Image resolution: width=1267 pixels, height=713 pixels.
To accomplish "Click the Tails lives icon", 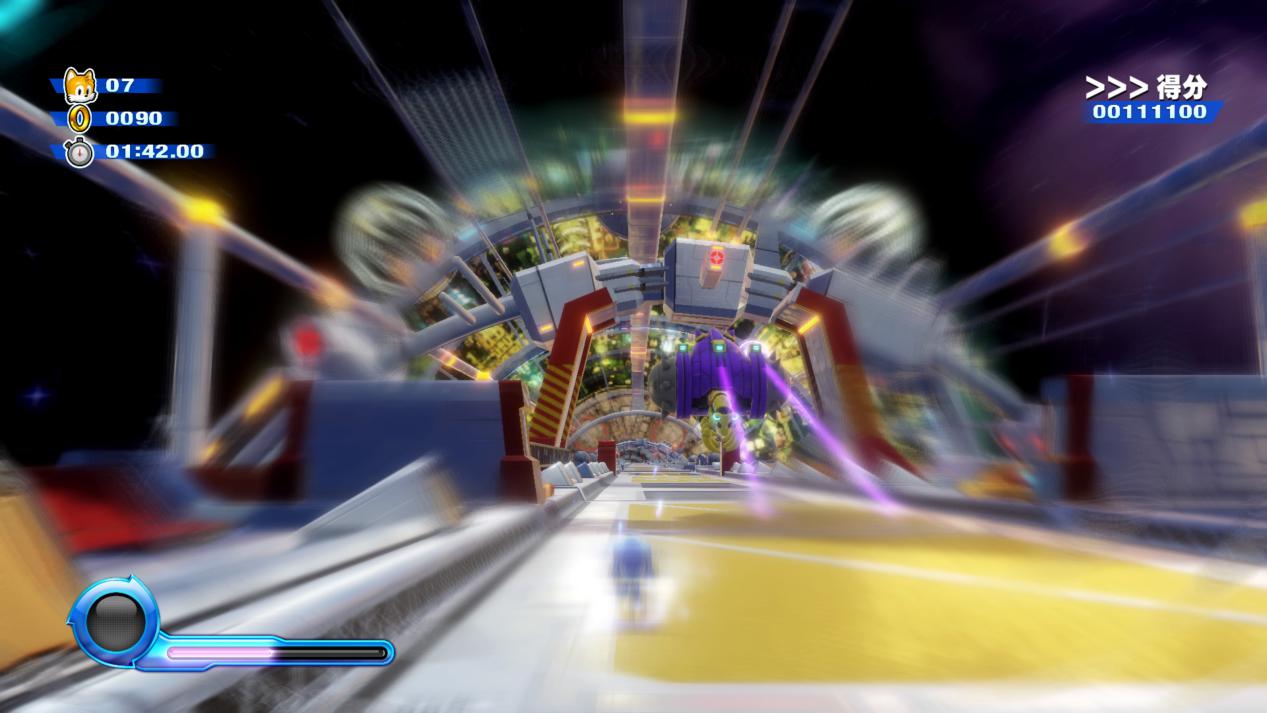I will (79, 86).
